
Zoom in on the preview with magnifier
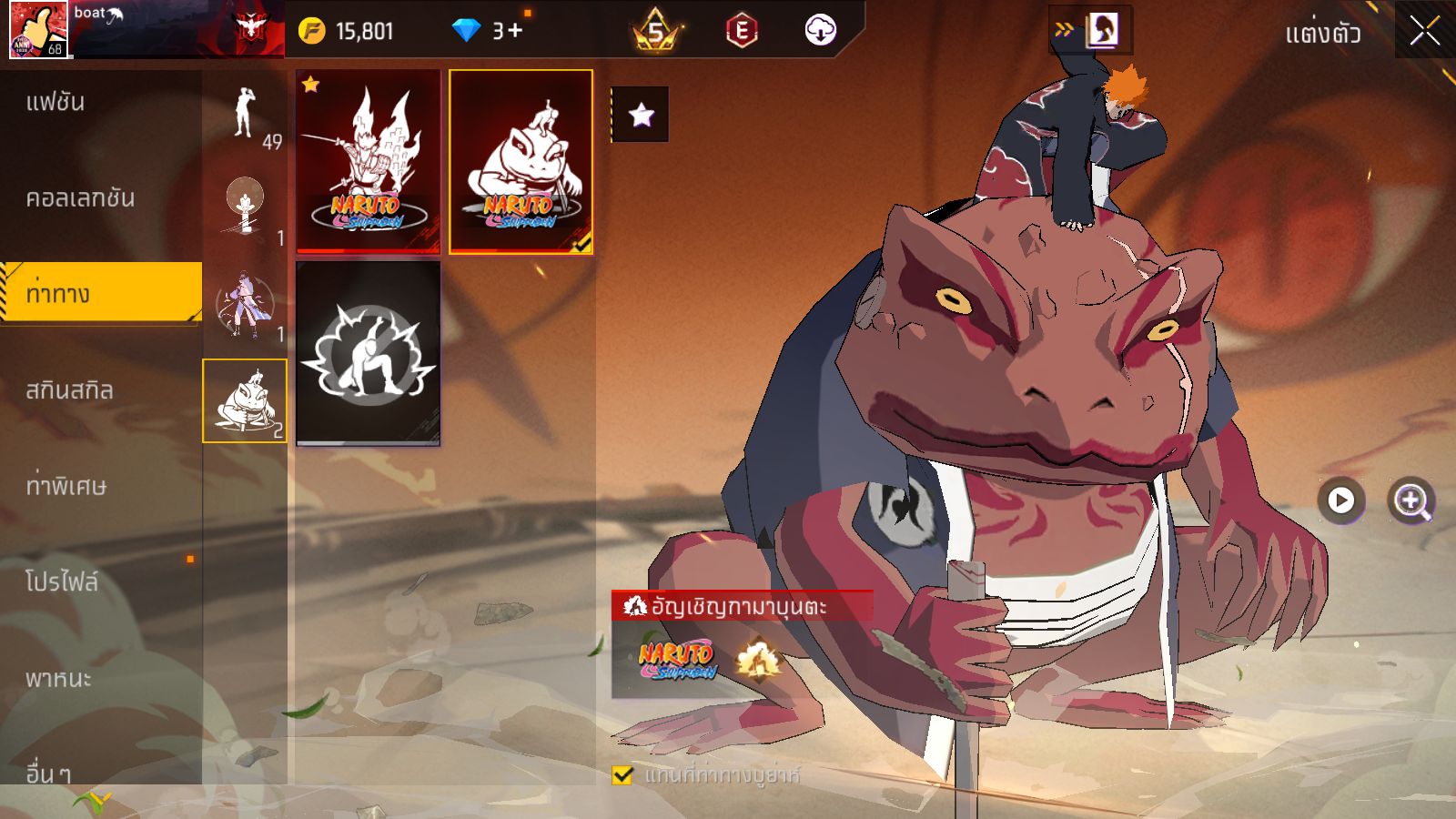pyautogui.click(x=1411, y=500)
